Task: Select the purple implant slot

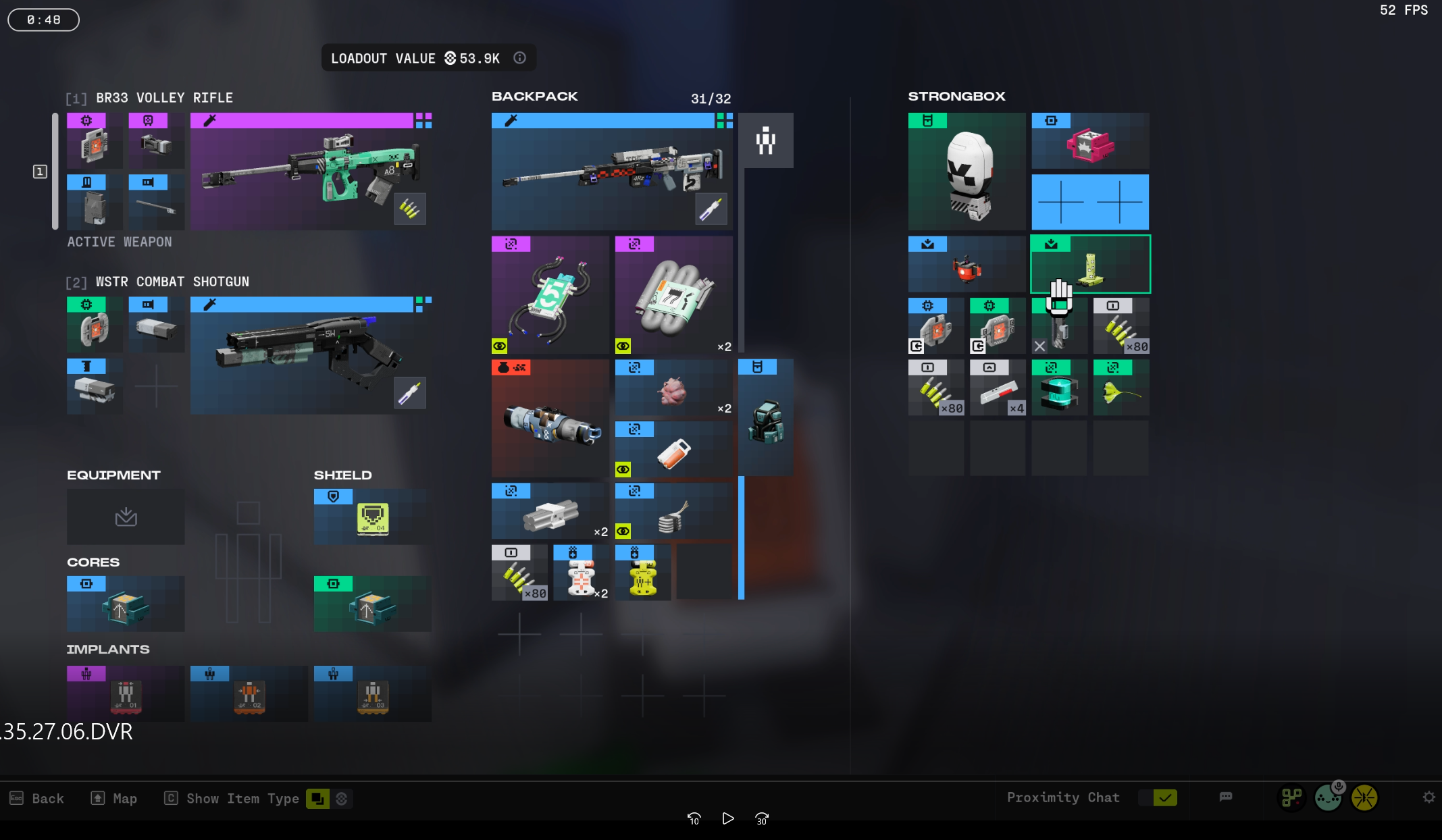Action: (126, 694)
